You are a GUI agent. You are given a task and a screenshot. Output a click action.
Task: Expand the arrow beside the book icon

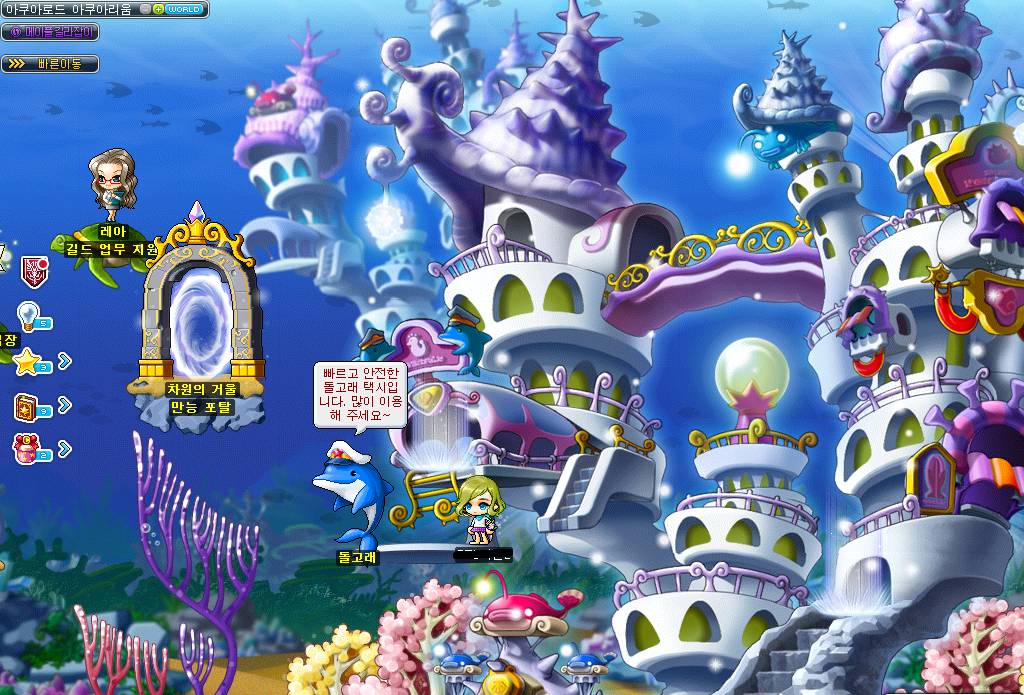click(65, 406)
